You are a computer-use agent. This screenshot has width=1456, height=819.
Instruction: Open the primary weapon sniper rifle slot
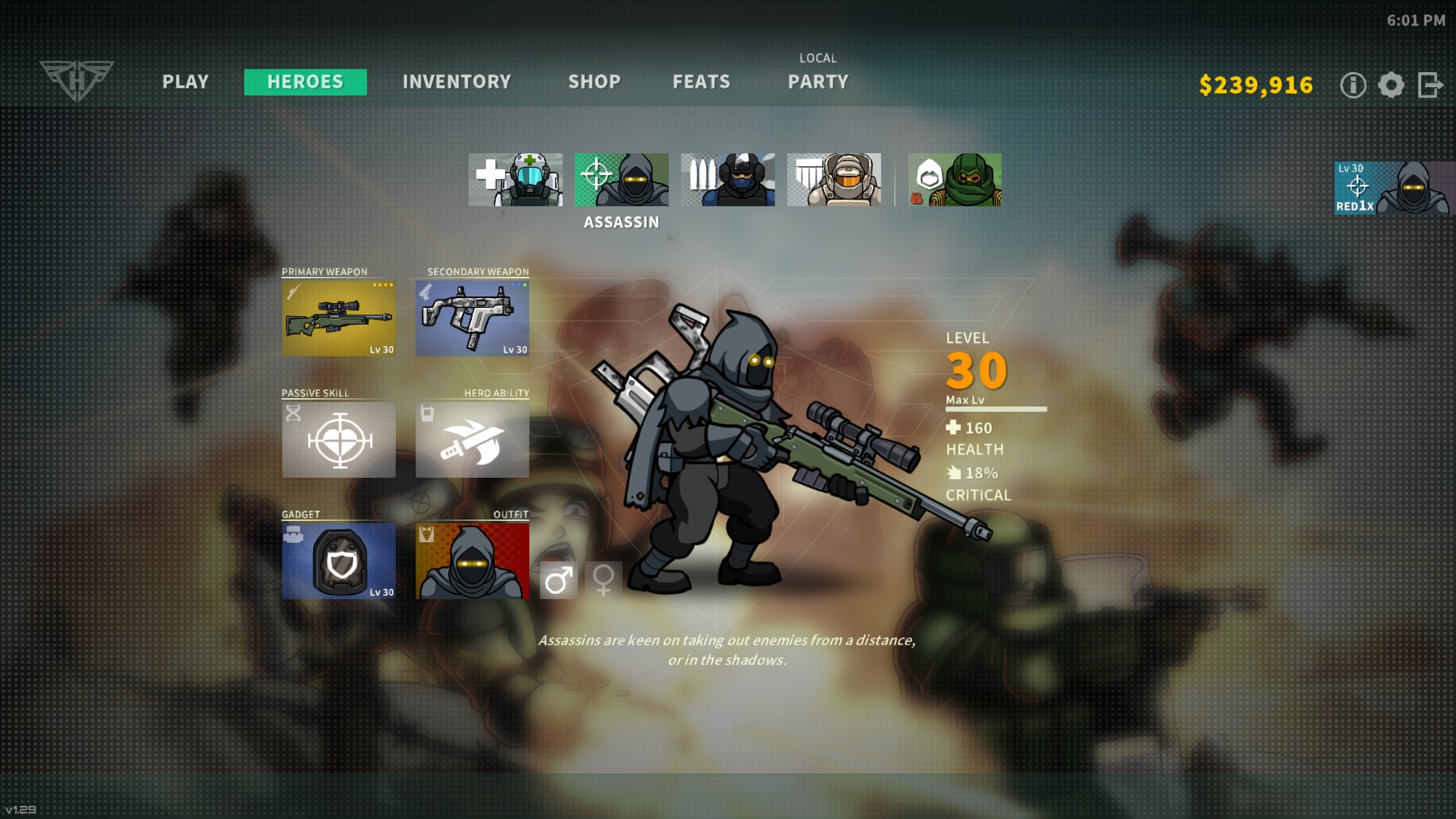pos(338,318)
